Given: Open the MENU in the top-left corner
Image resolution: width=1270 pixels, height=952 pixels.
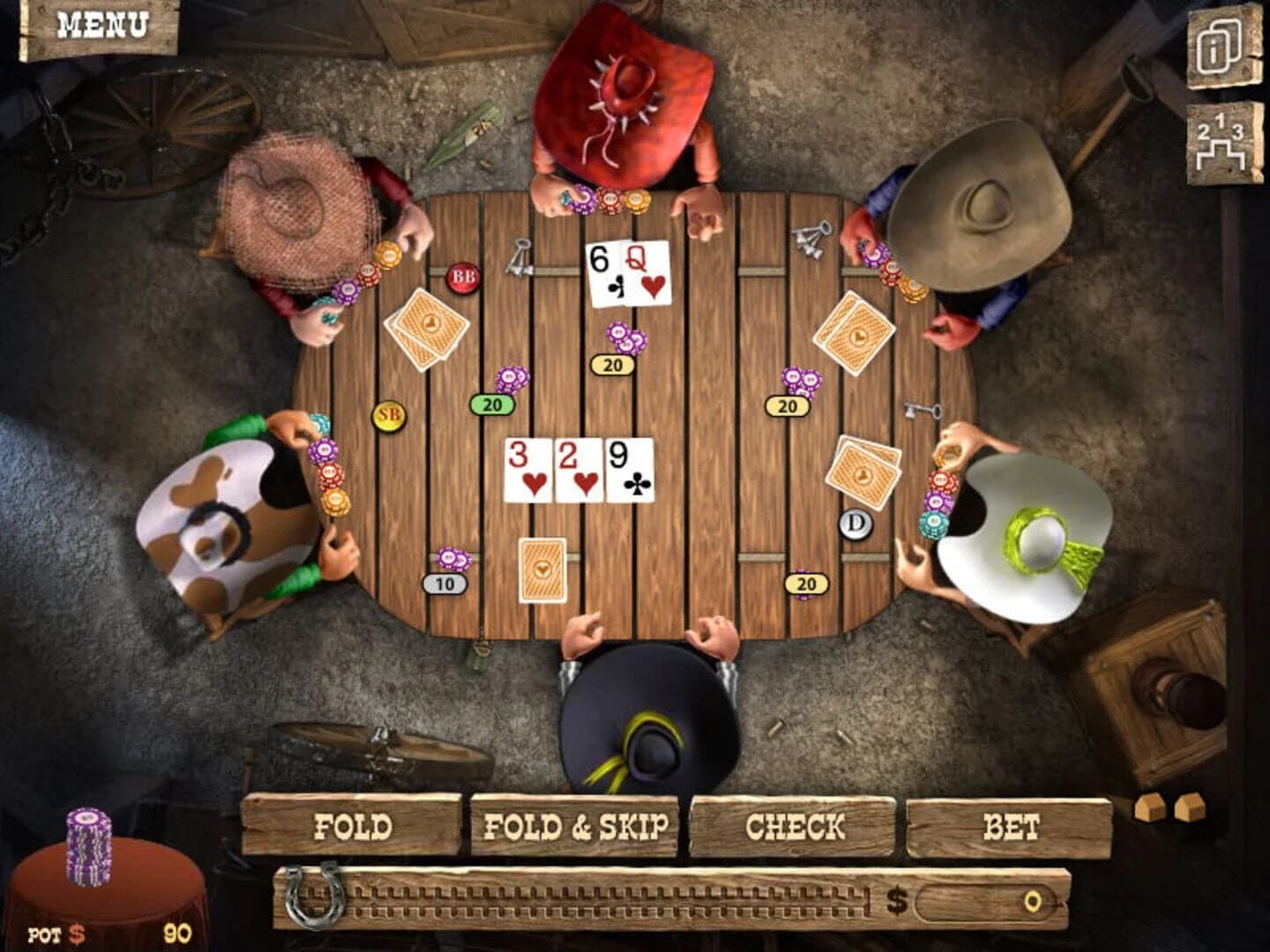Looking at the screenshot, I should [101, 26].
